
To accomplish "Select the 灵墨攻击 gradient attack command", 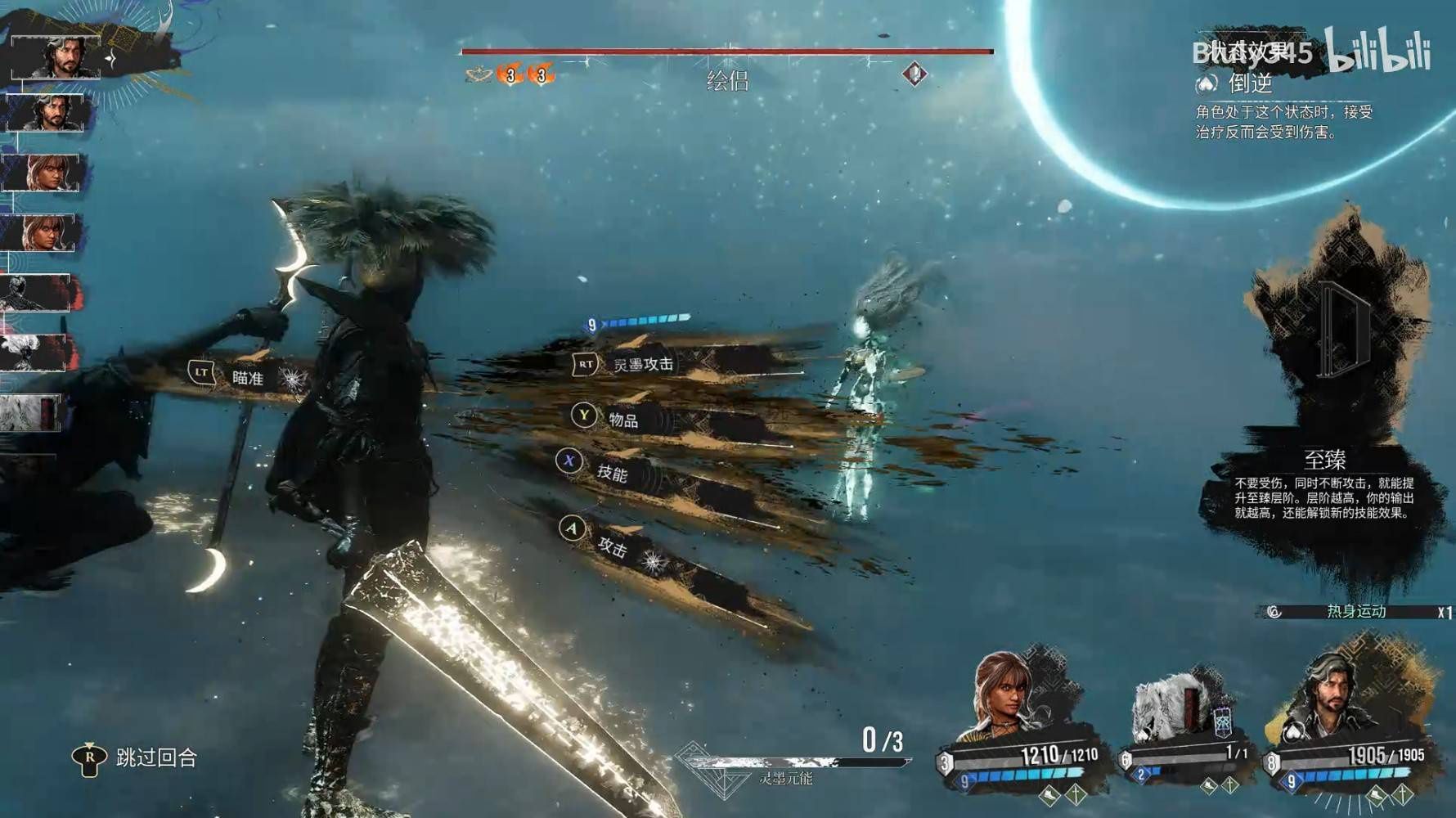I will [643, 364].
